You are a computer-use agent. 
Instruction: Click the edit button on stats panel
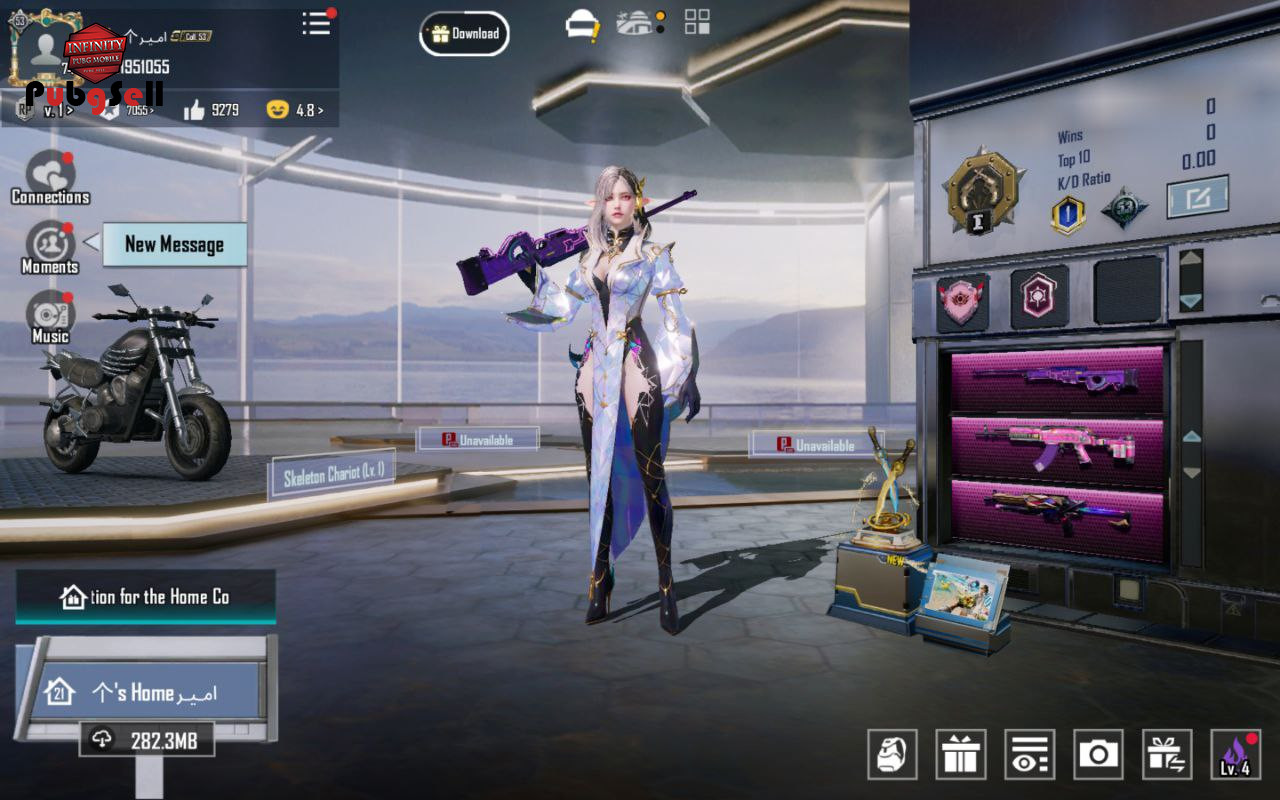point(1197,197)
